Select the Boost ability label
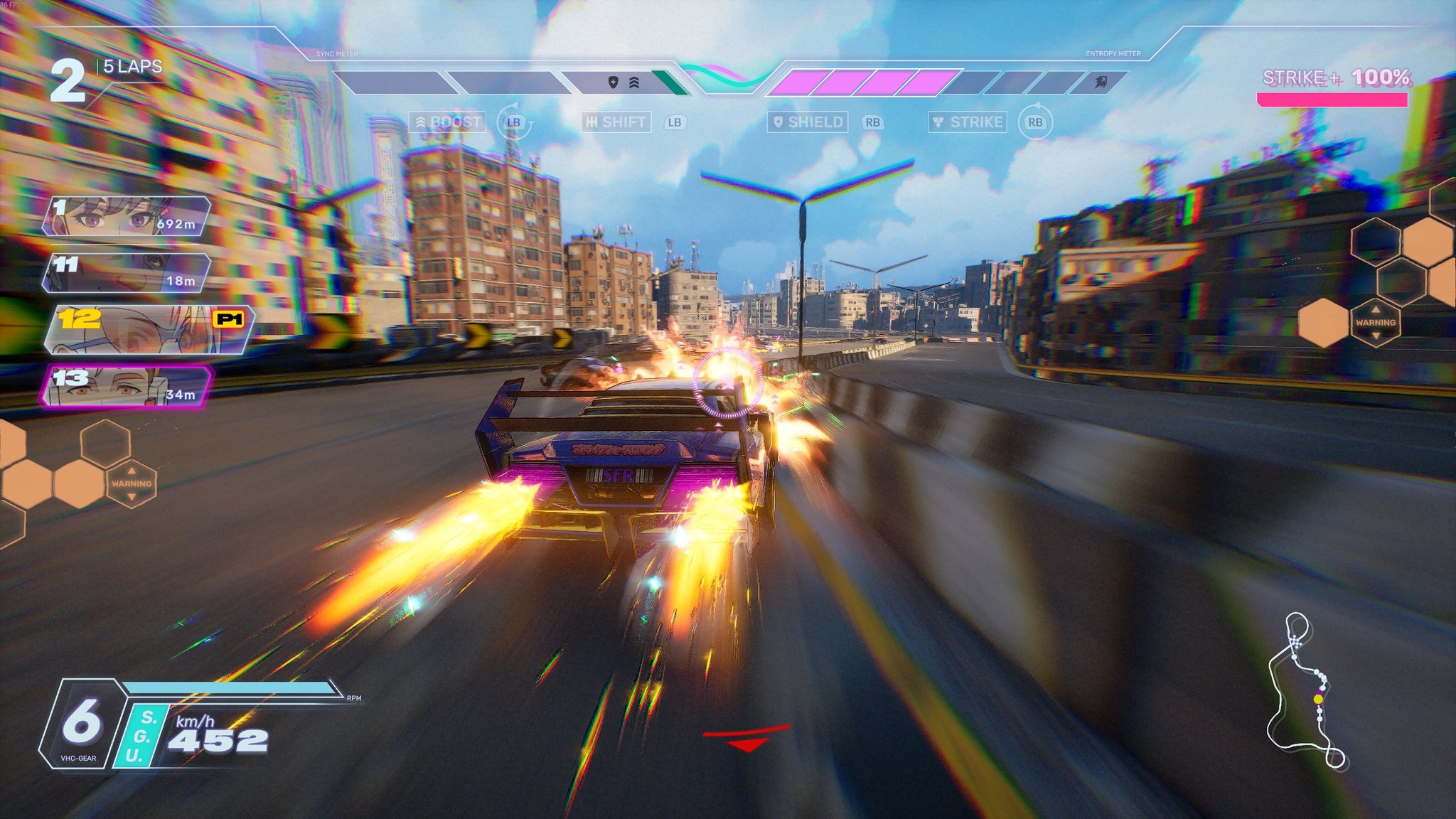 (x=448, y=122)
